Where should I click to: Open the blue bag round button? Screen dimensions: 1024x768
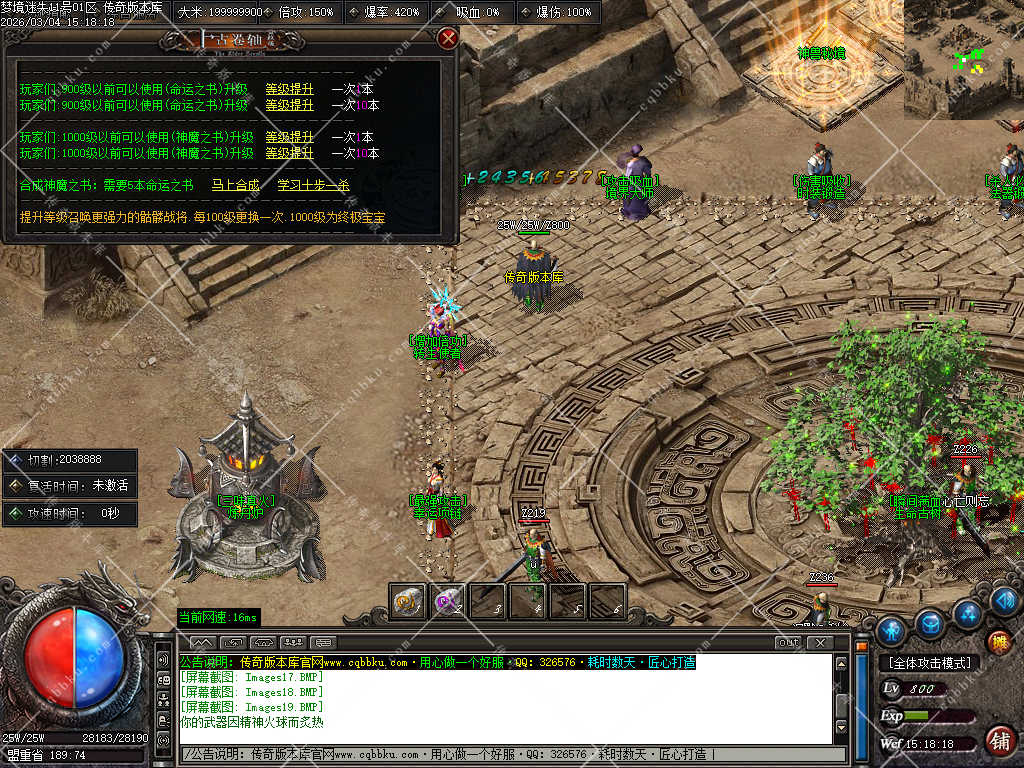(x=930, y=625)
